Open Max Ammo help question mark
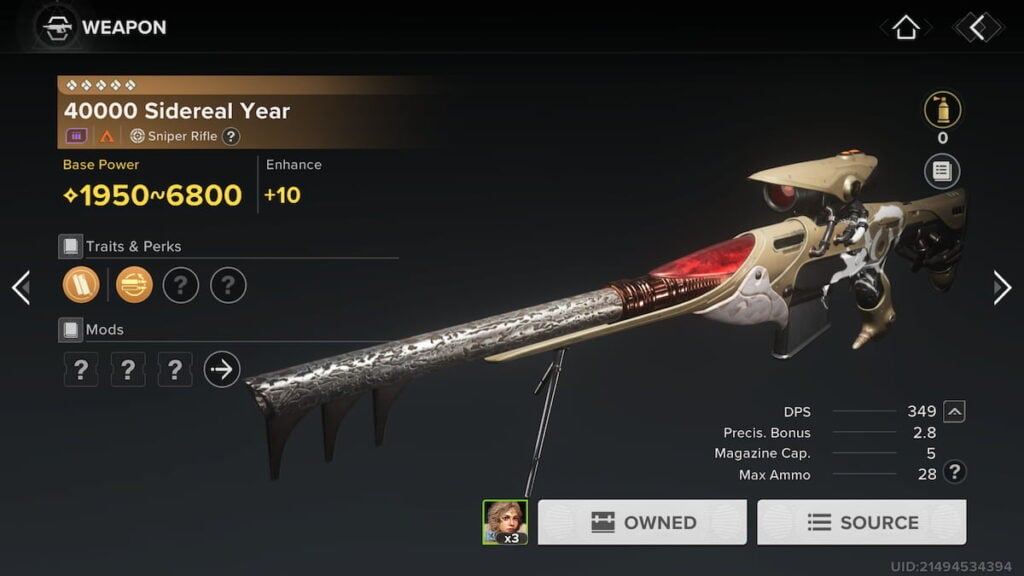 tap(955, 473)
